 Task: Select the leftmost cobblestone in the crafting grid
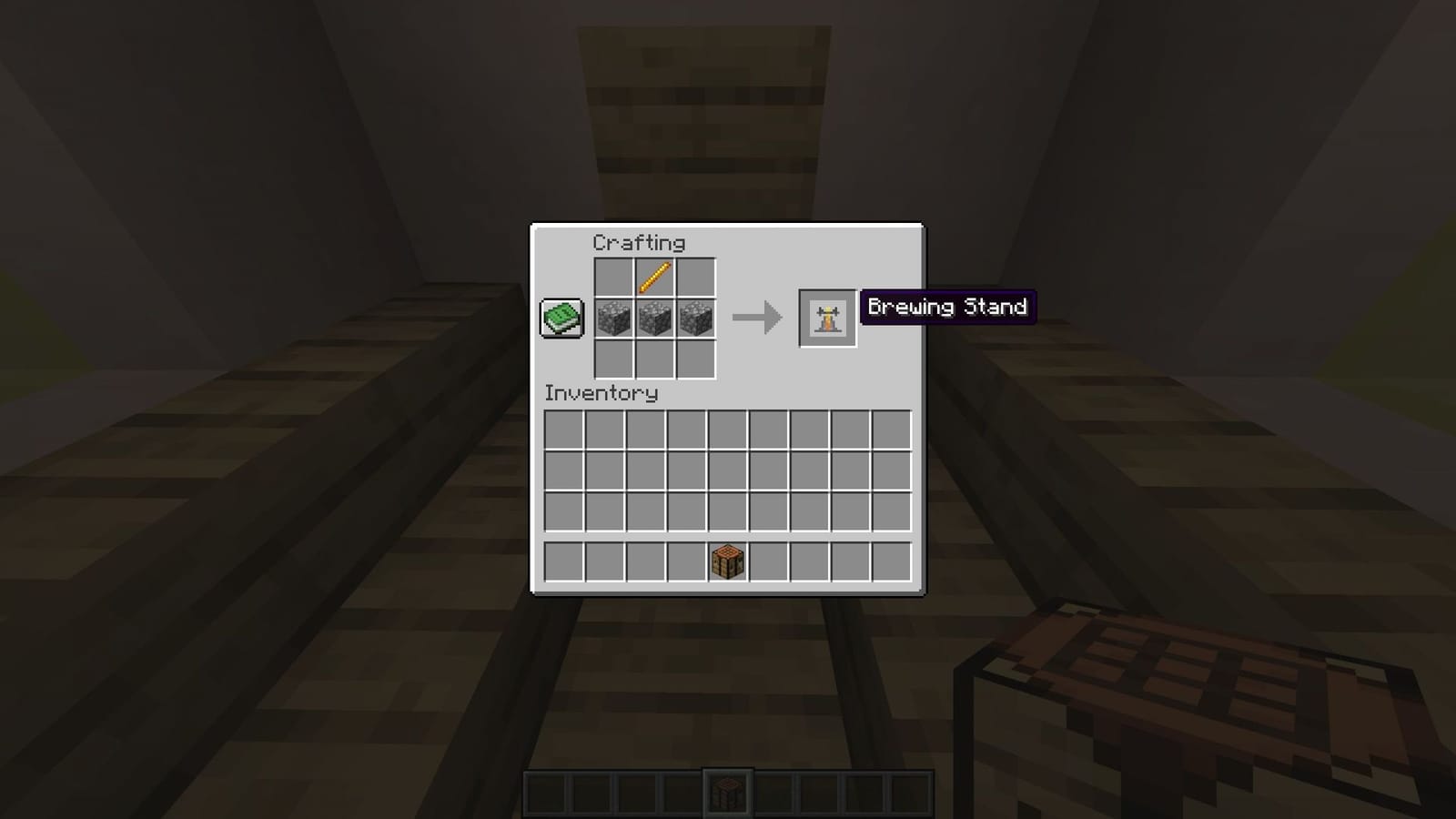pyautogui.click(x=616, y=319)
